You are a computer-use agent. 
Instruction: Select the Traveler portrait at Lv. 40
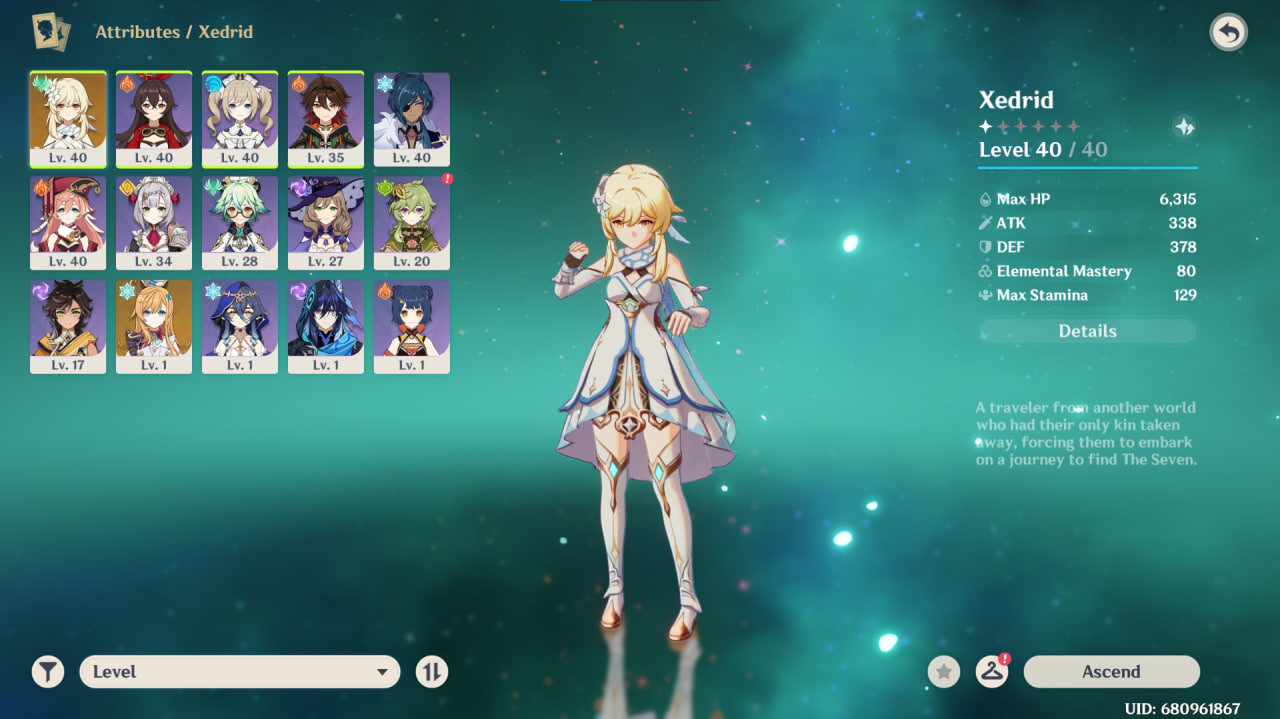68,119
